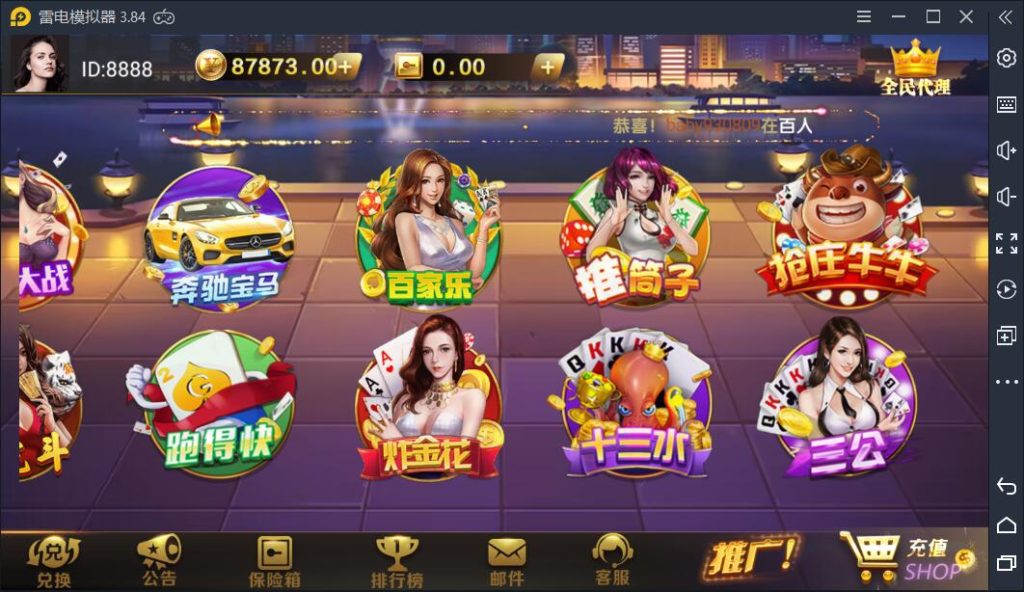Check the 邮件 mailbox
Screen dimensions: 1024x592
[507, 560]
